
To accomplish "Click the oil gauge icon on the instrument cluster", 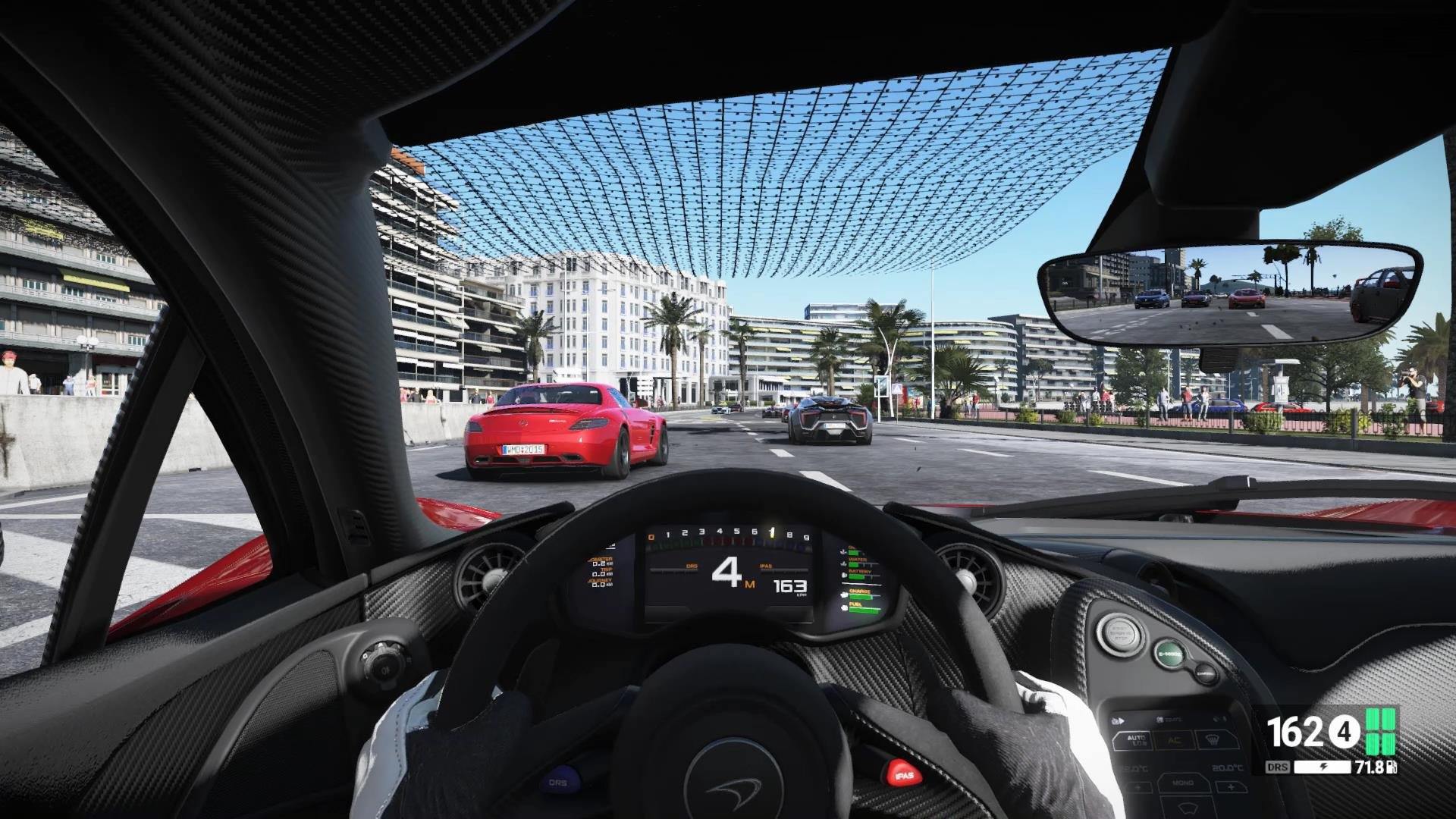I will [x=843, y=552].
